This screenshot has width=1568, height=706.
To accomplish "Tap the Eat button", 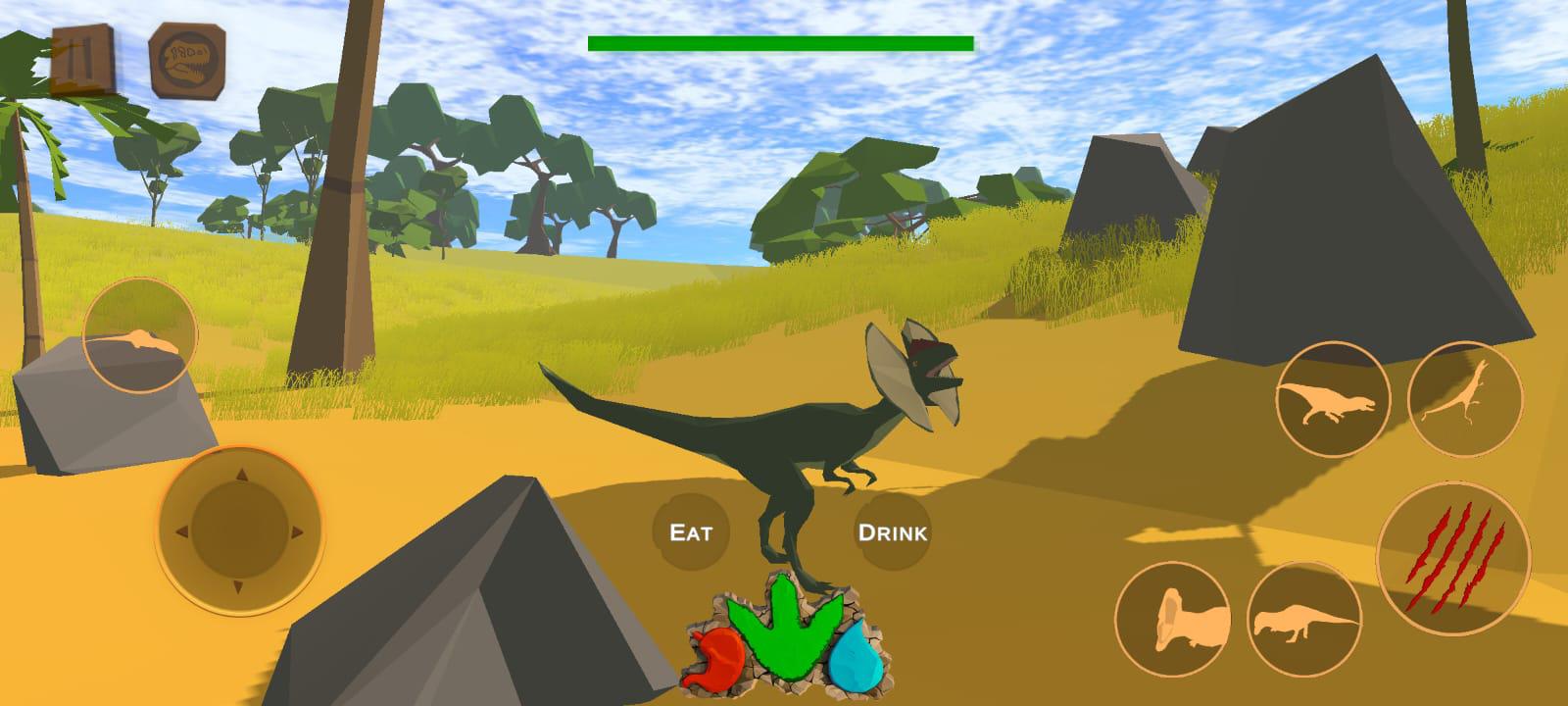I will pyautogui.click(x=690, y=532).
